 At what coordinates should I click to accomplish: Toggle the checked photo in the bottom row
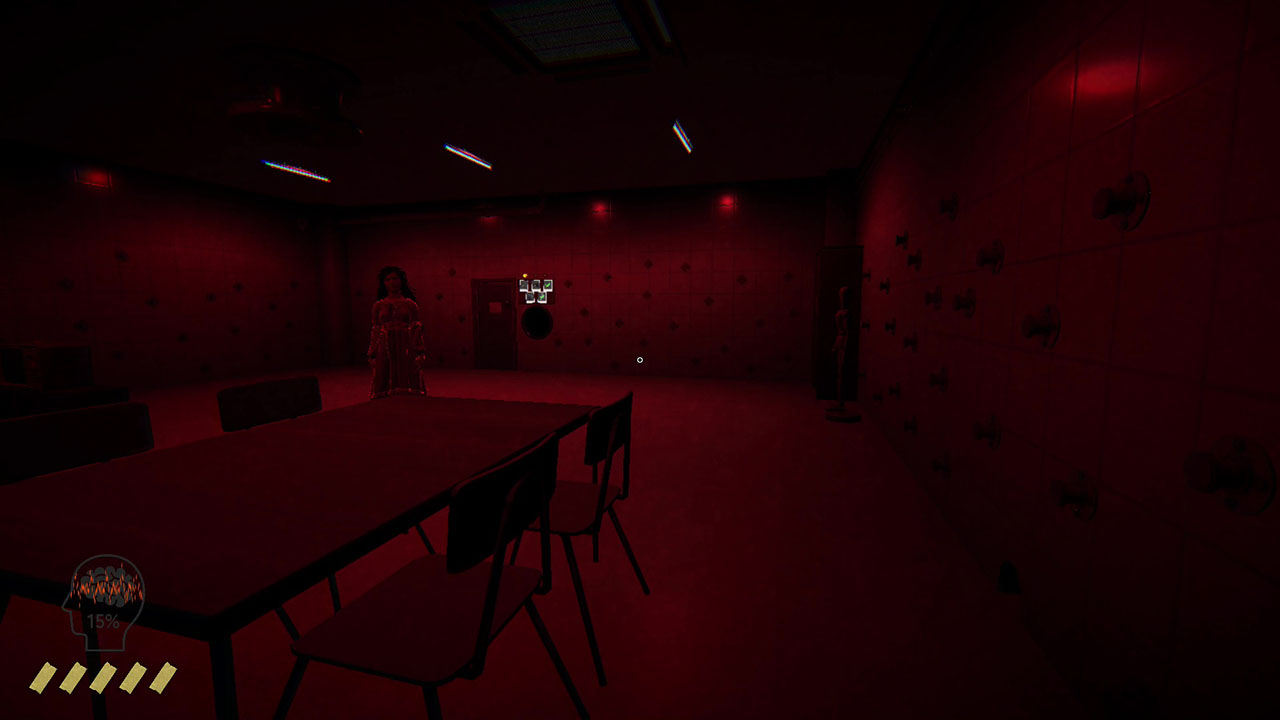(x=541, y=297)
